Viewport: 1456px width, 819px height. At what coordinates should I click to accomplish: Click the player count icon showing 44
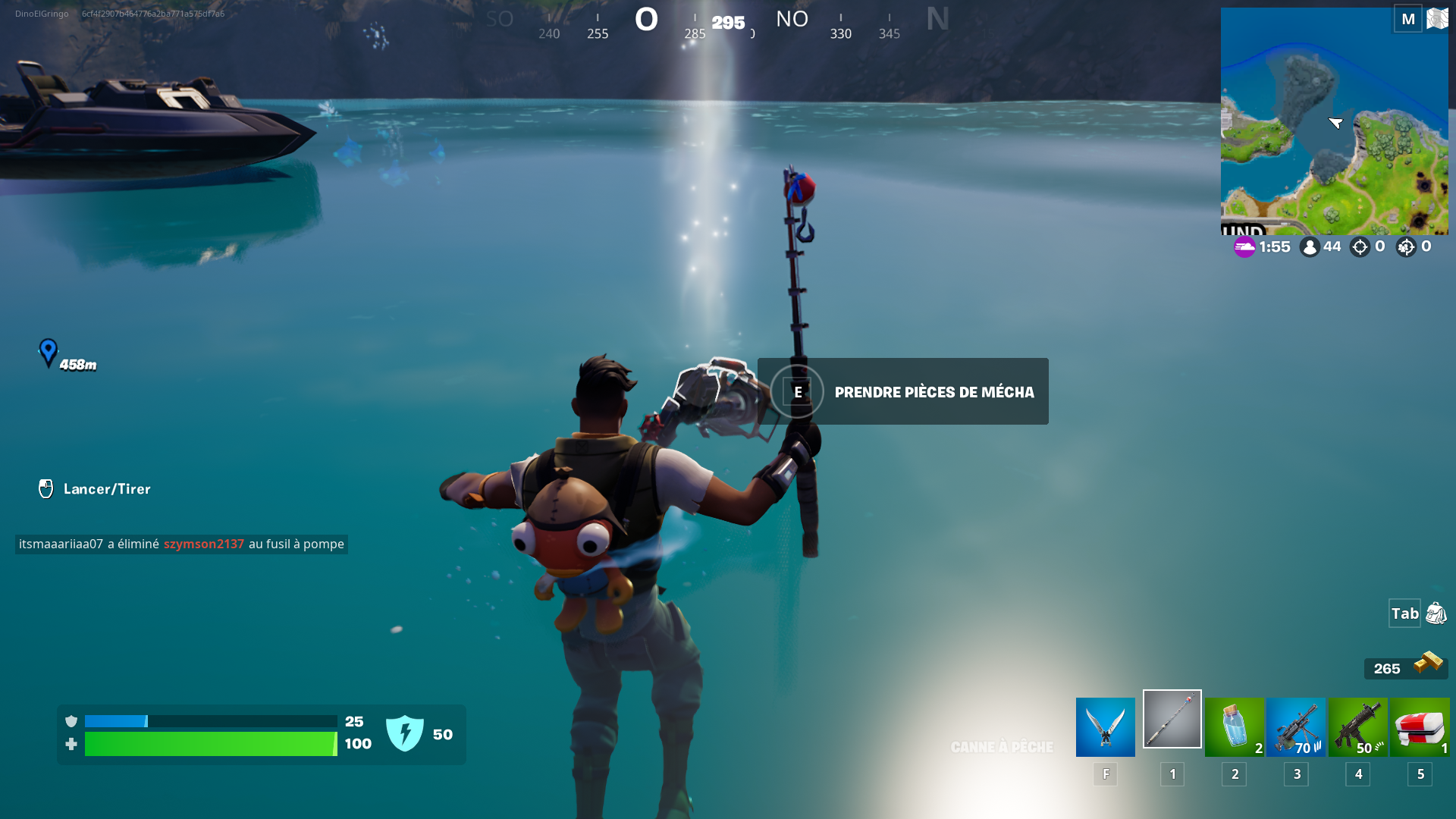1310,246
